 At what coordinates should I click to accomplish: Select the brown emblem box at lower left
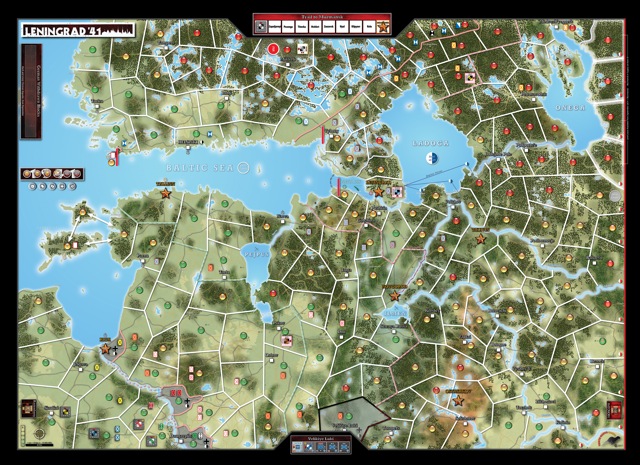26,410
